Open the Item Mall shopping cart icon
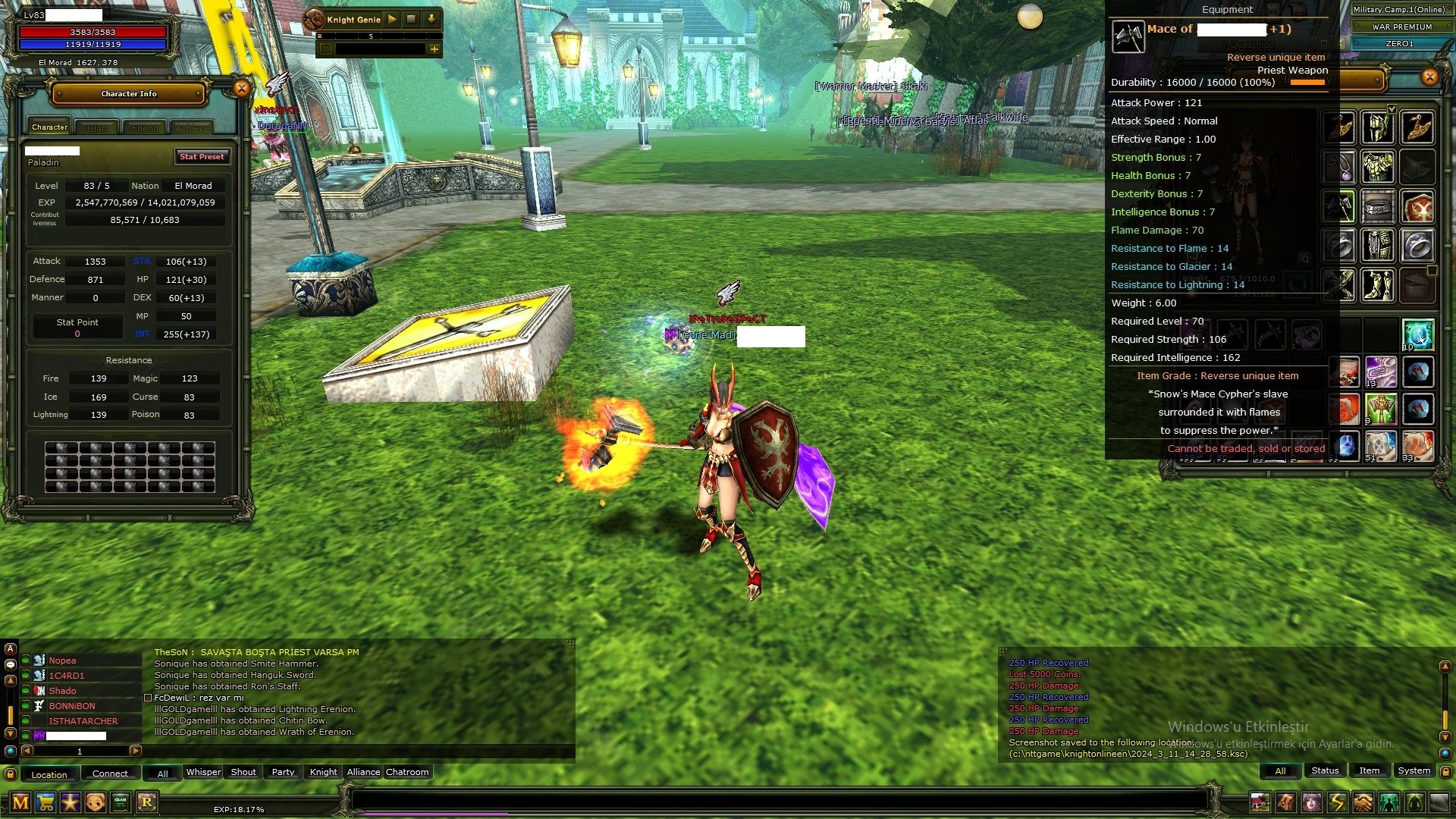Screen dimensions: 1456x819 (45, 802)
